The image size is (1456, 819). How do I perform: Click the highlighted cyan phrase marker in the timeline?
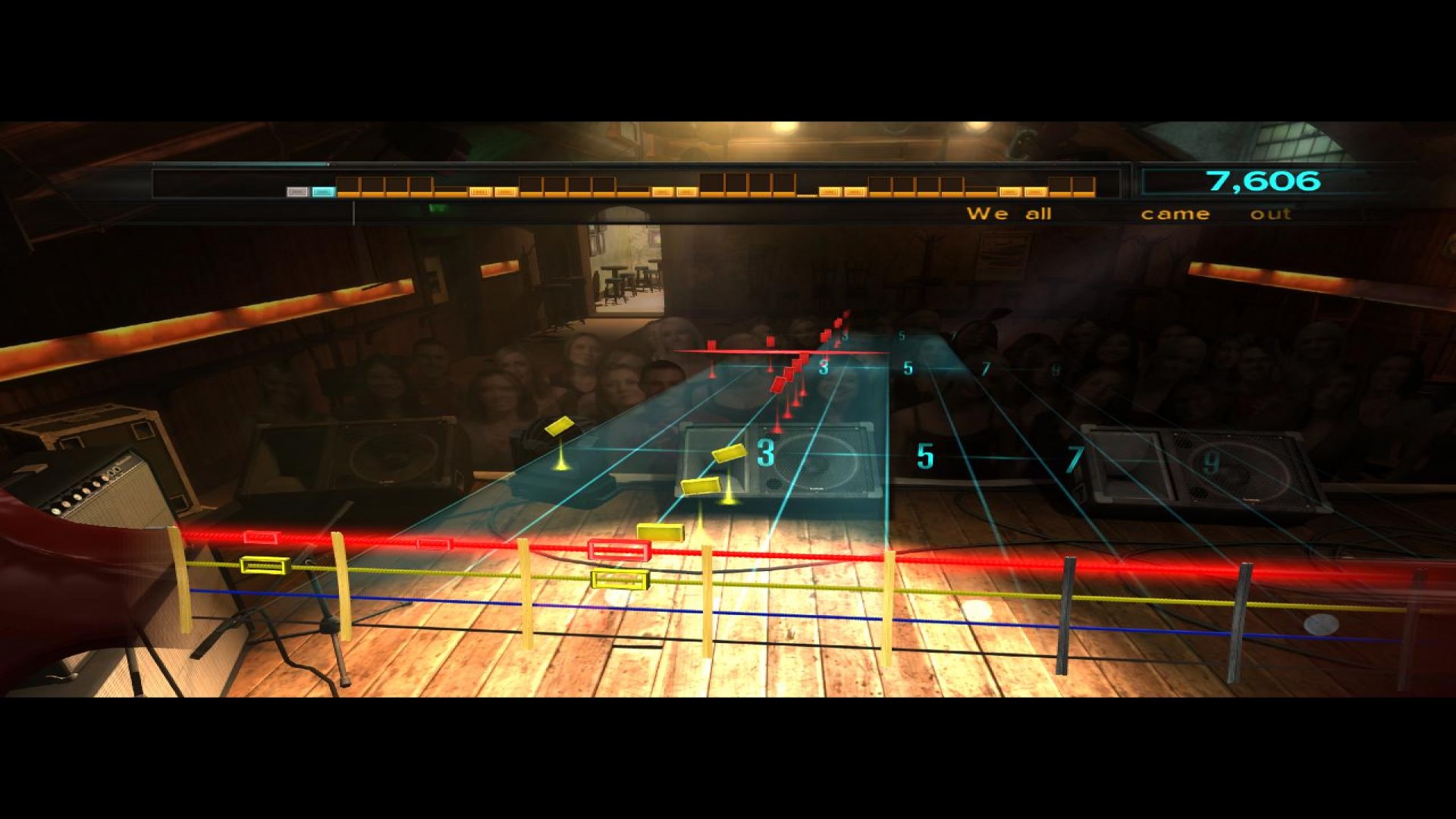tap(325, 192)
